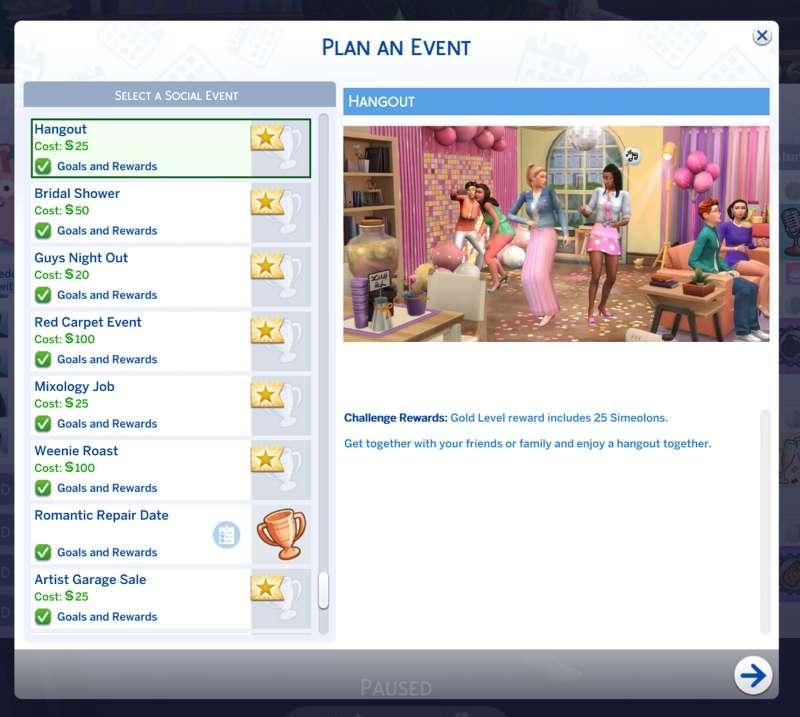
Task: Toggle Goals and Rewards for Mixology Job
Action: click(x=43, y=424)
